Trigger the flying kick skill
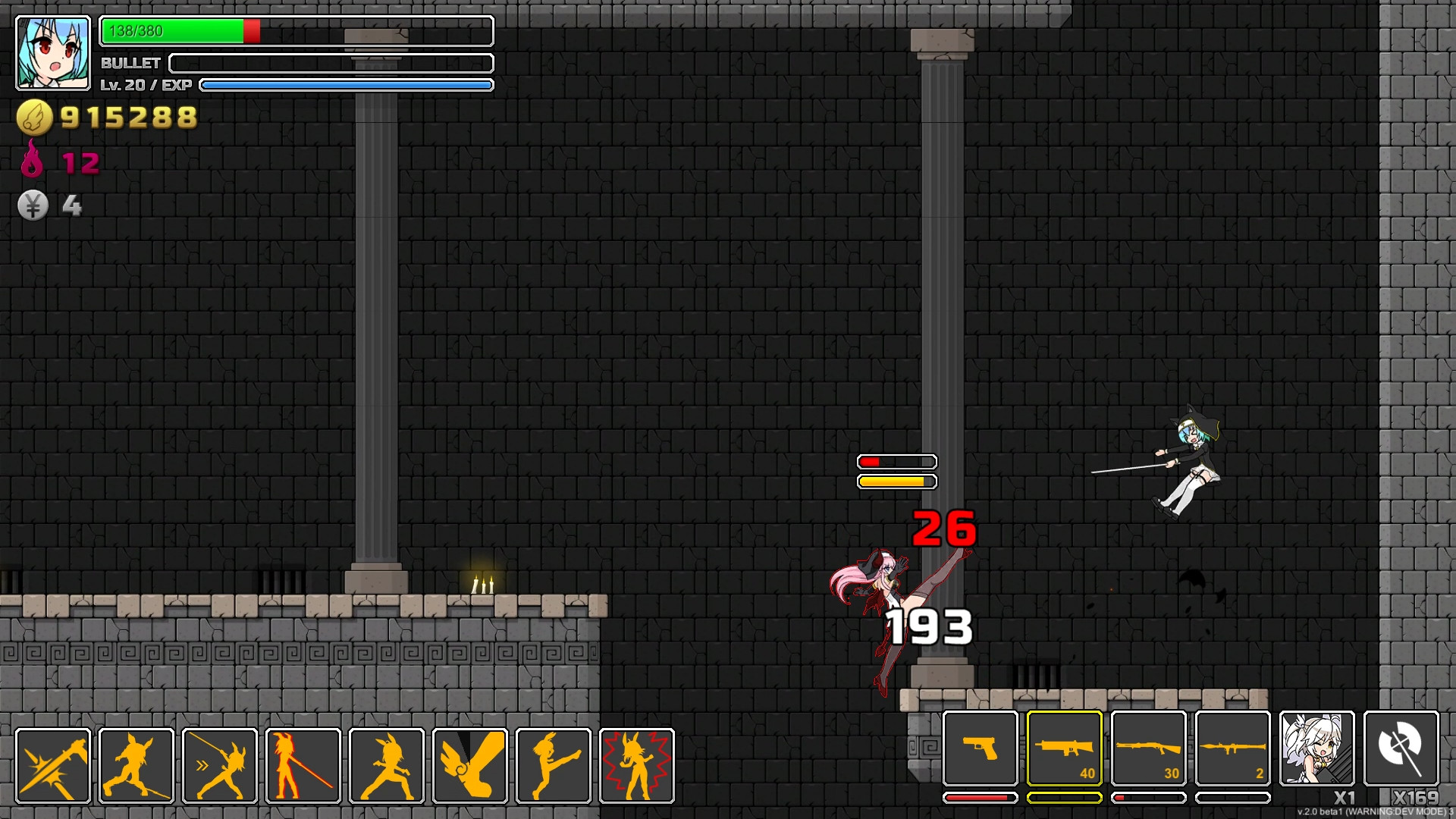 click(554, 764)
